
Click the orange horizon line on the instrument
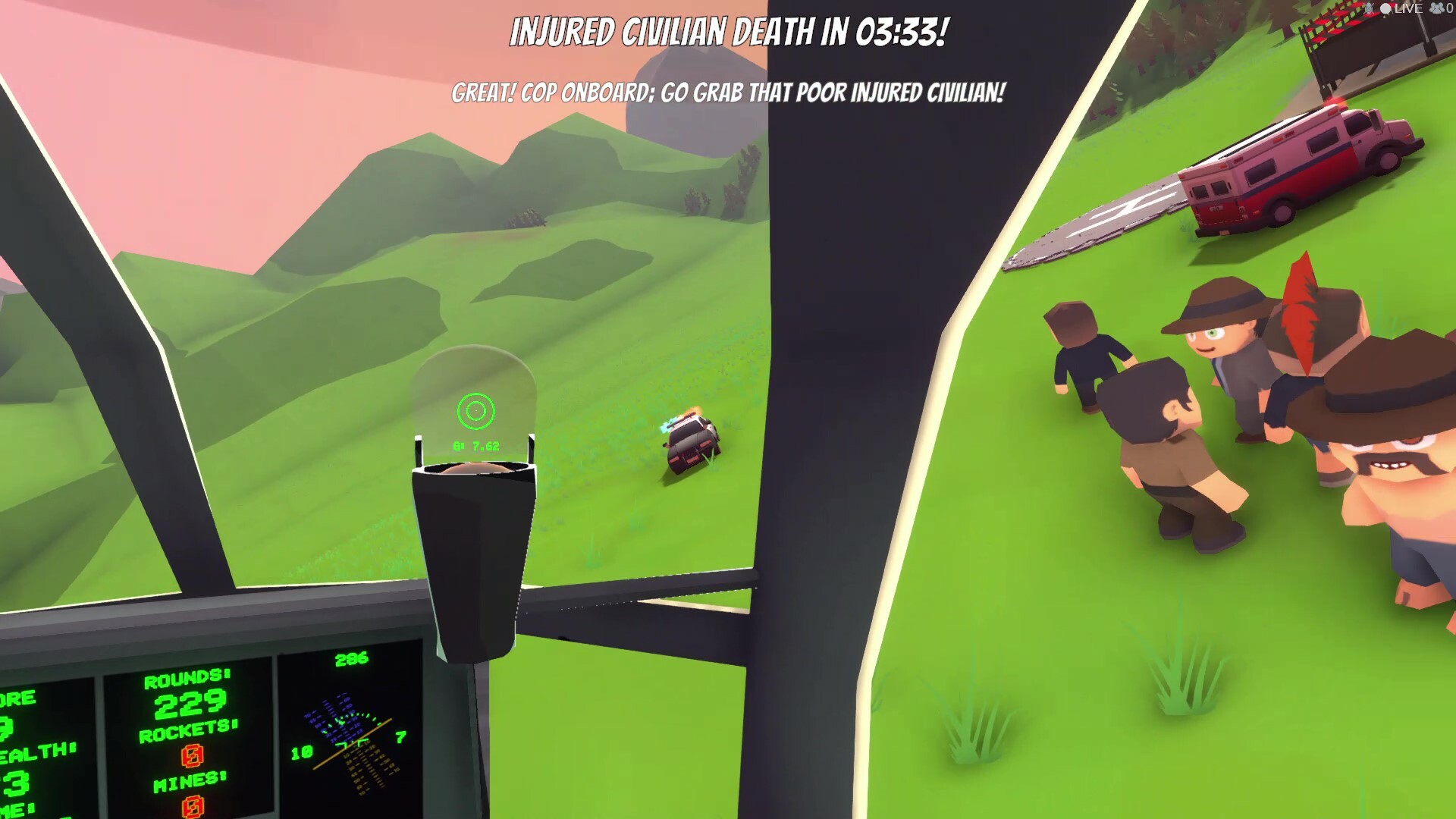354,746
